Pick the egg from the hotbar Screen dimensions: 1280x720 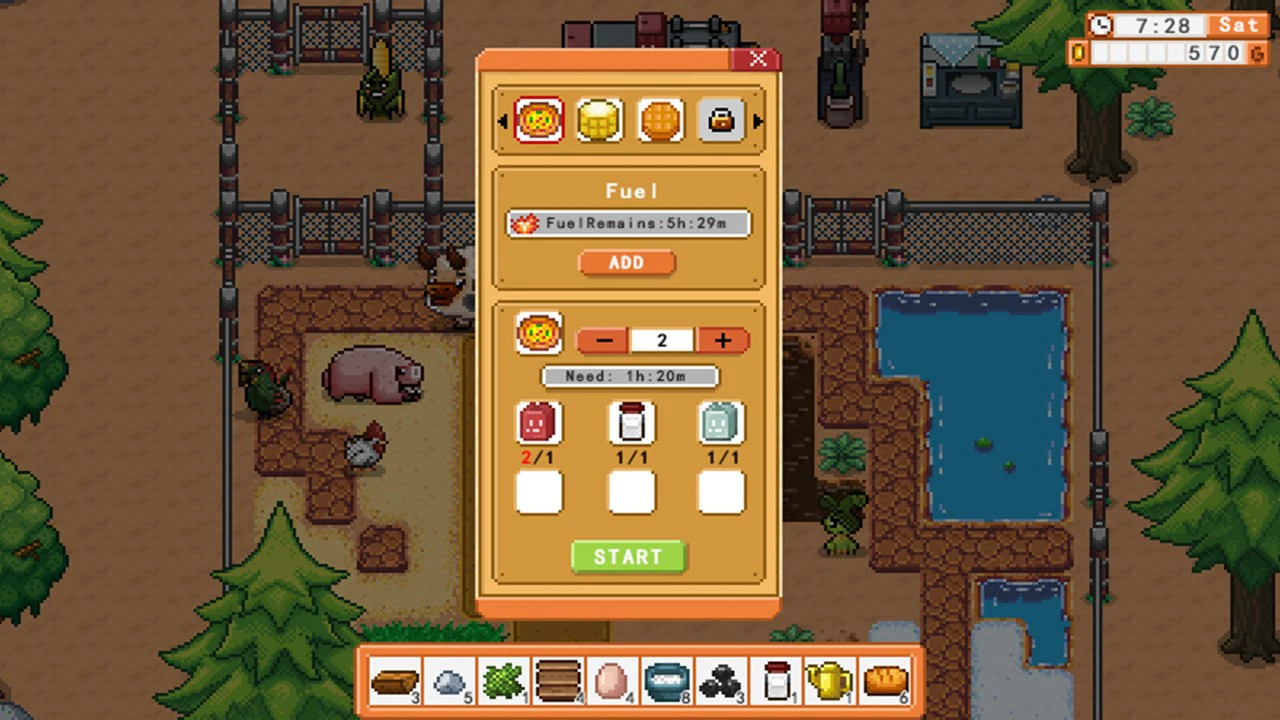click(x=611, y=682)
